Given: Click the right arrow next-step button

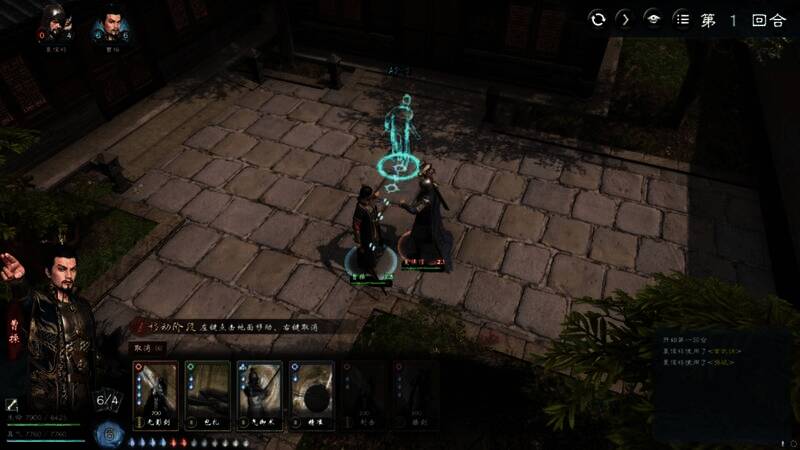Looking at the screenshot, I should coord(625,19).
